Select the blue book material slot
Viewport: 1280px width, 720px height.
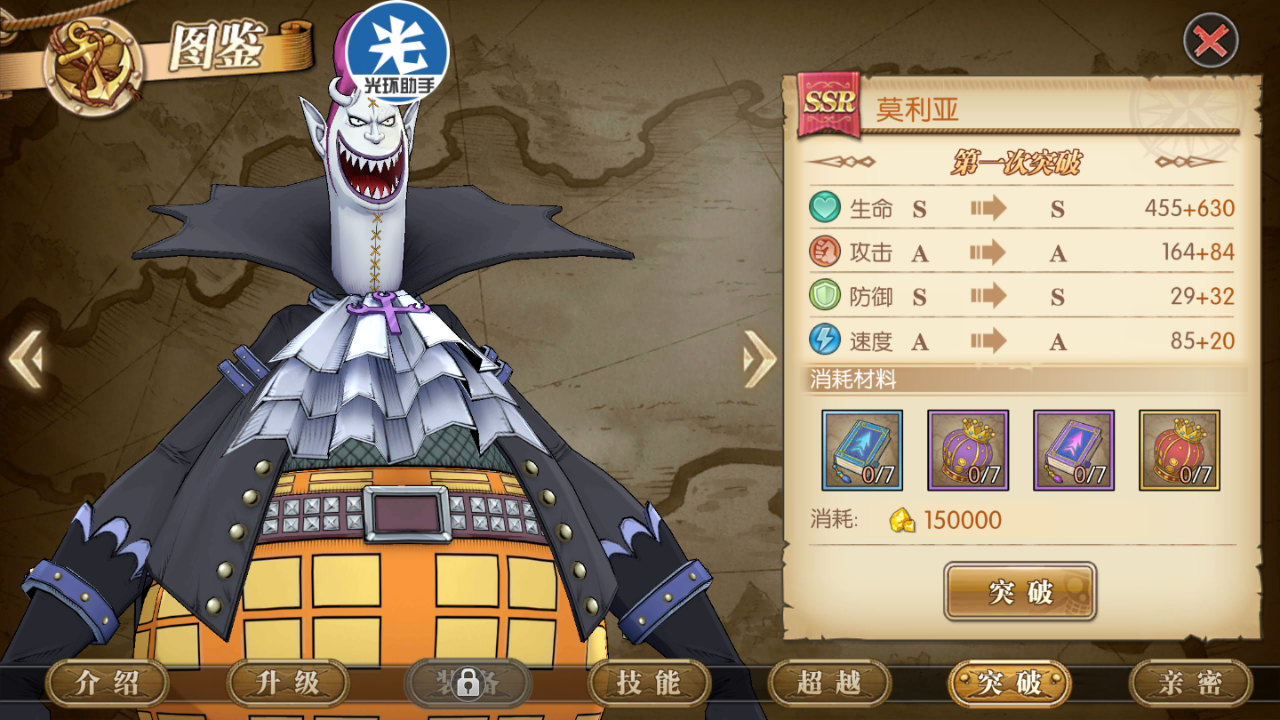[862, 450]
